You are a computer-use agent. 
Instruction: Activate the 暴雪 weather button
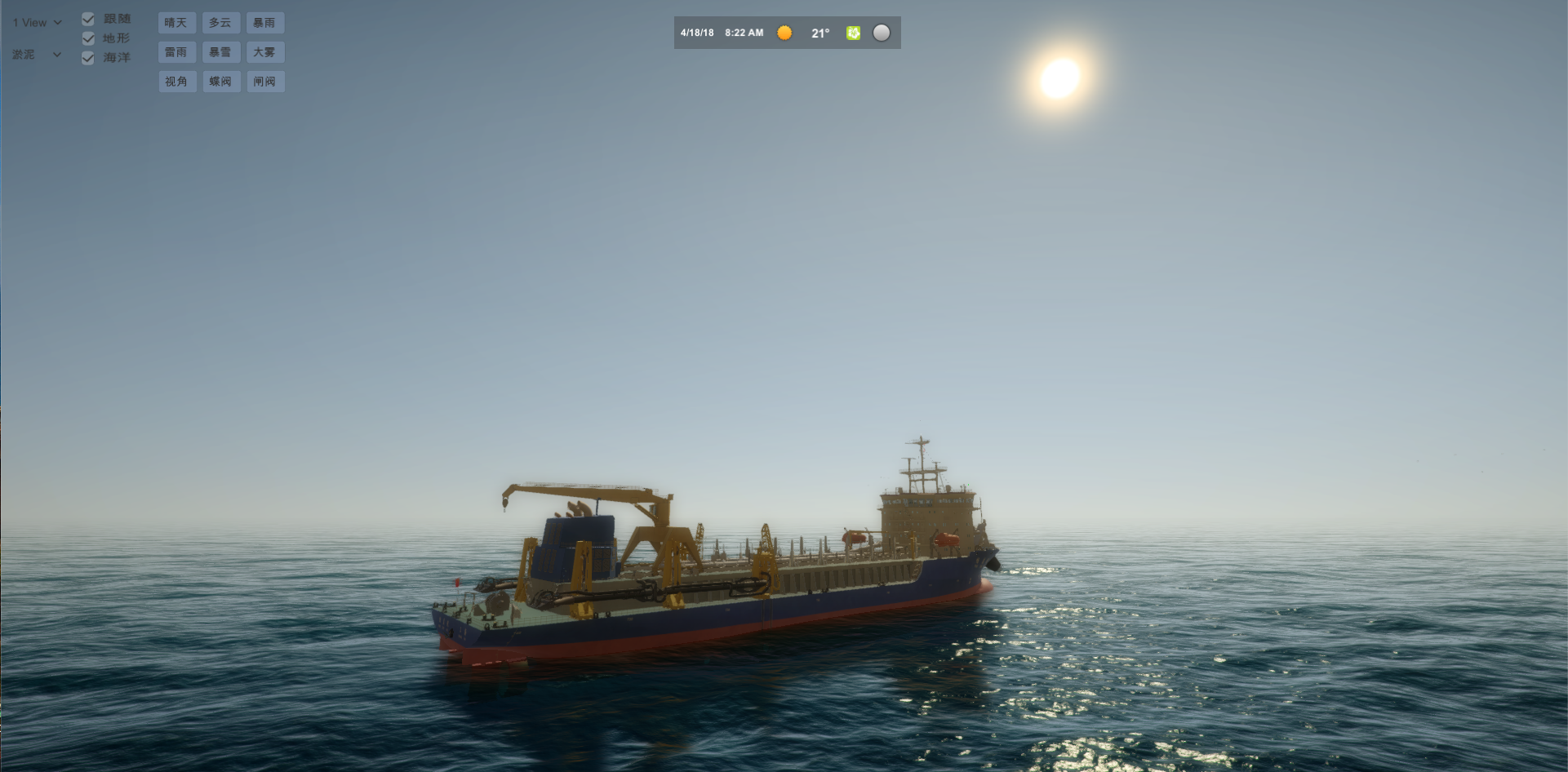(x=220, y=52)
